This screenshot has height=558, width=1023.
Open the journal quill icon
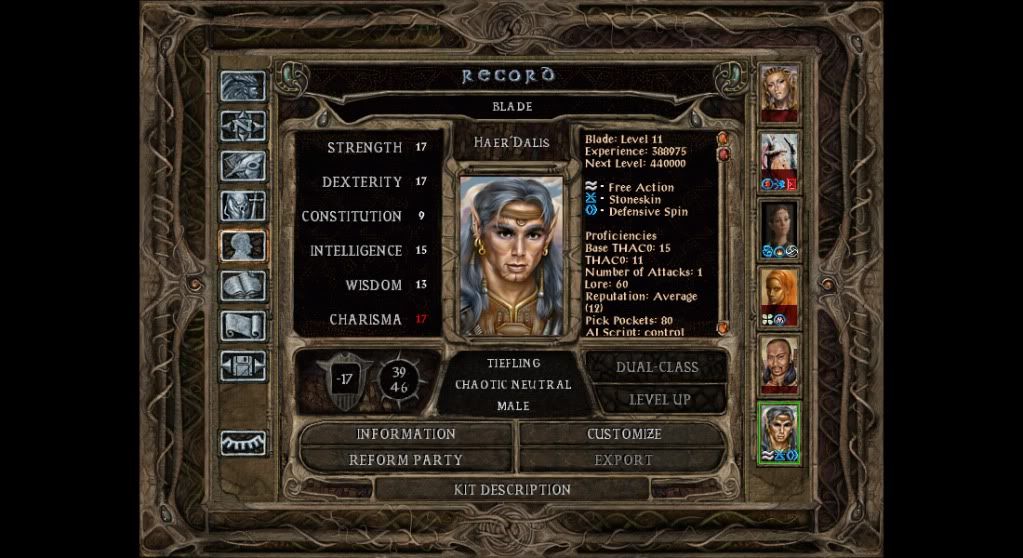[243, 166]
